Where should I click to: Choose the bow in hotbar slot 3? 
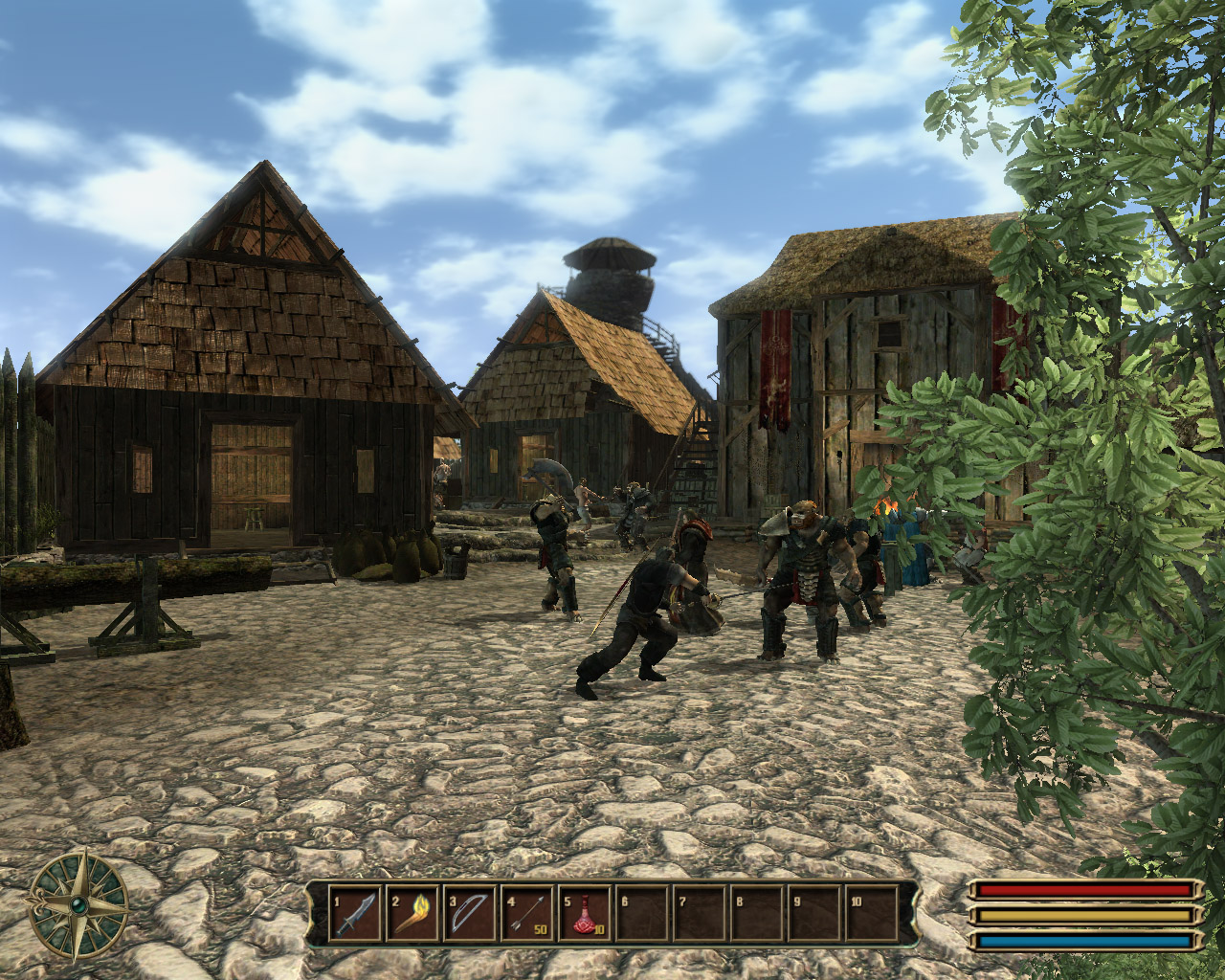click(470, 914)
